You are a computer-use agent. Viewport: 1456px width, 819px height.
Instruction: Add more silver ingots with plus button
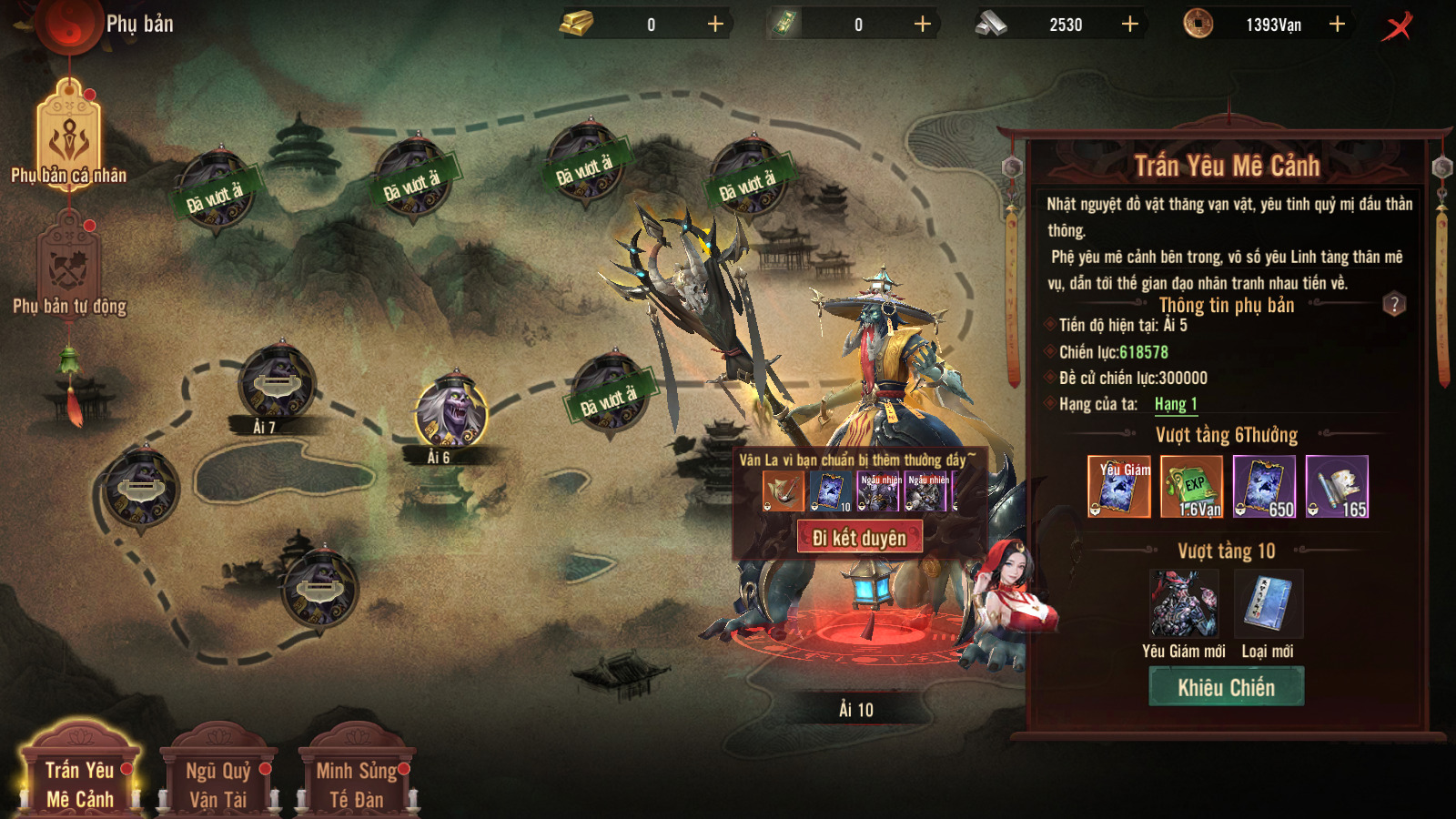tap(1129, 25)
